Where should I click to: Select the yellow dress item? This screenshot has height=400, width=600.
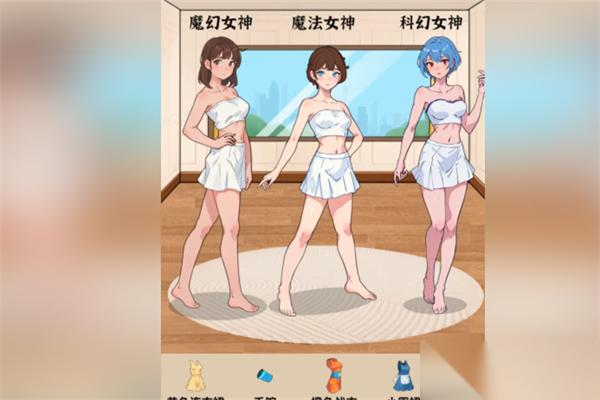point(195,375)
